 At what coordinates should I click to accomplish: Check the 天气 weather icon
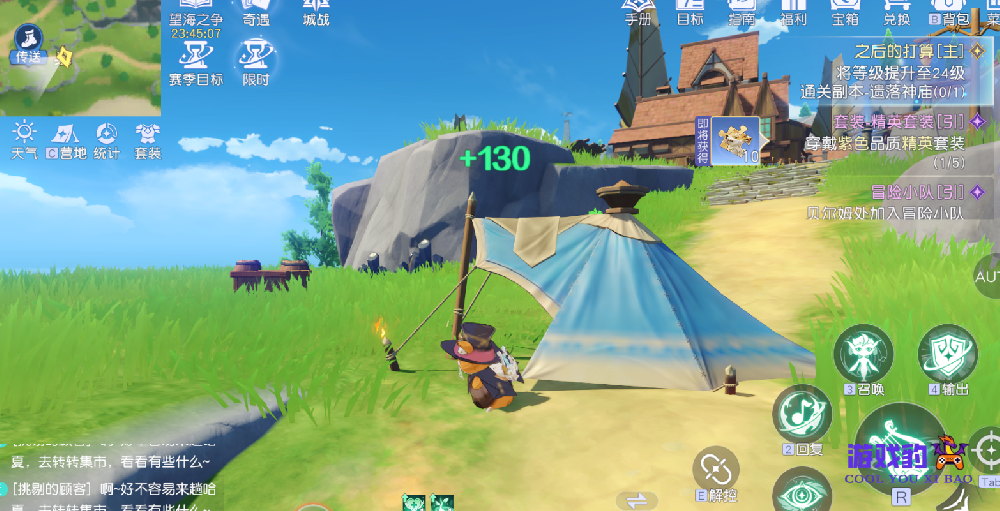[x=24, y=138]
